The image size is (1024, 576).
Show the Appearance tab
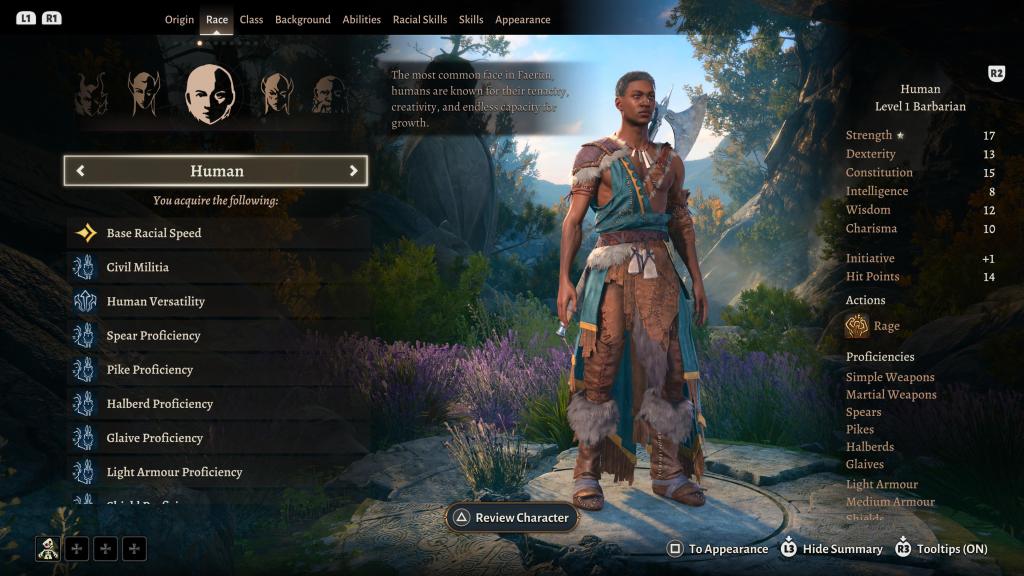[522, 20]
